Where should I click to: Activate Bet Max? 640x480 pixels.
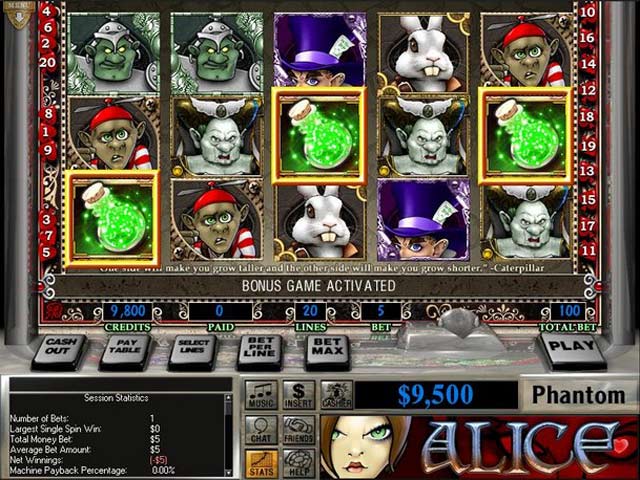[x=326, y=350]
